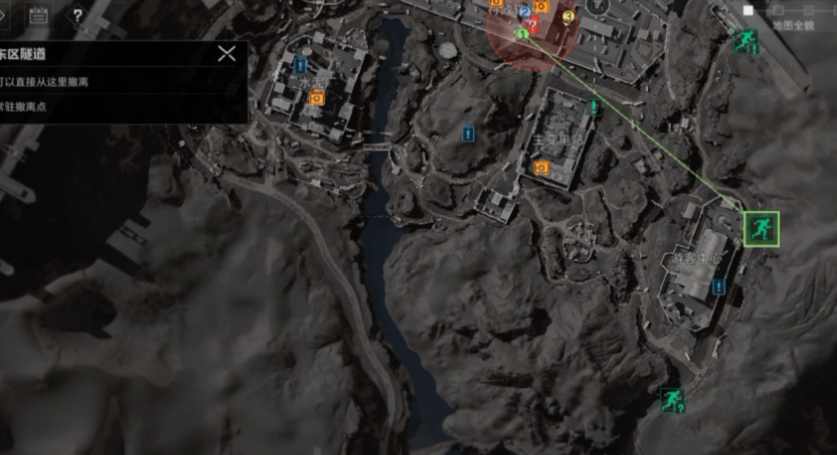Select the extraction marker near the top-right coast

(744, 40)
